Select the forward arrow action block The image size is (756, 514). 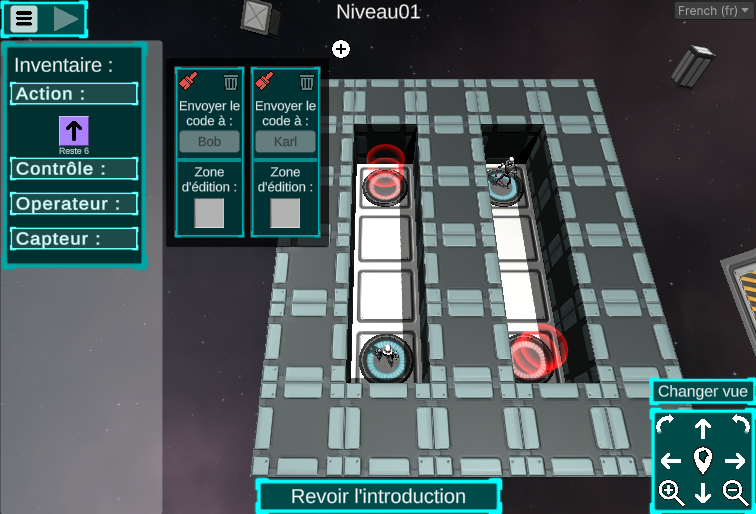[74, 131]
